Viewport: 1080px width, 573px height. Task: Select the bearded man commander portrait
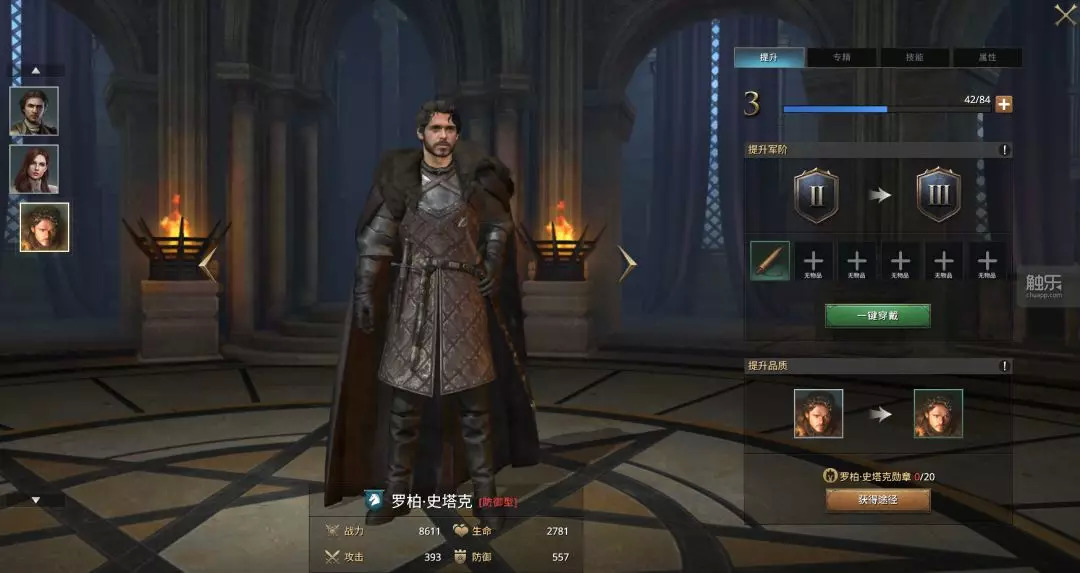tap(34, 111)
